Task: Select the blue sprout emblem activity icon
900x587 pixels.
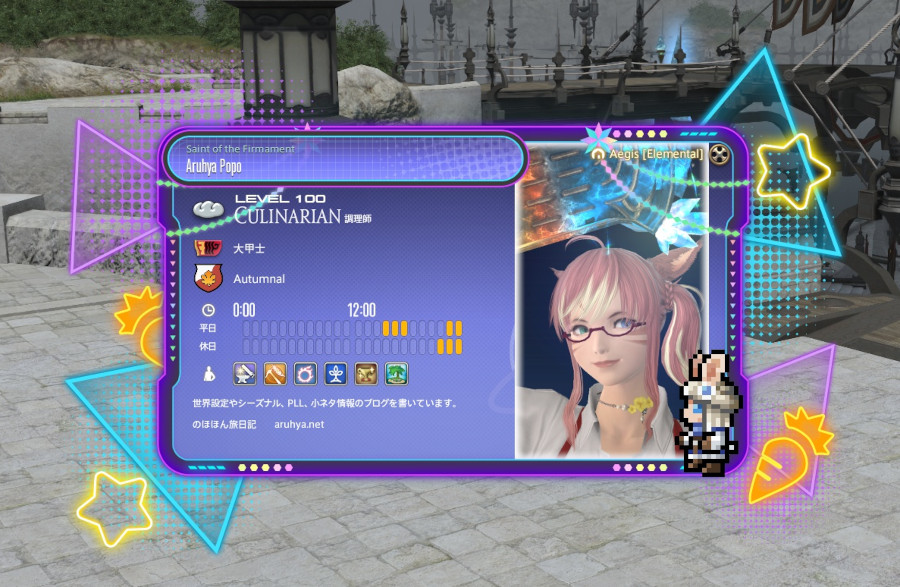Action: [x=336, y=374]
